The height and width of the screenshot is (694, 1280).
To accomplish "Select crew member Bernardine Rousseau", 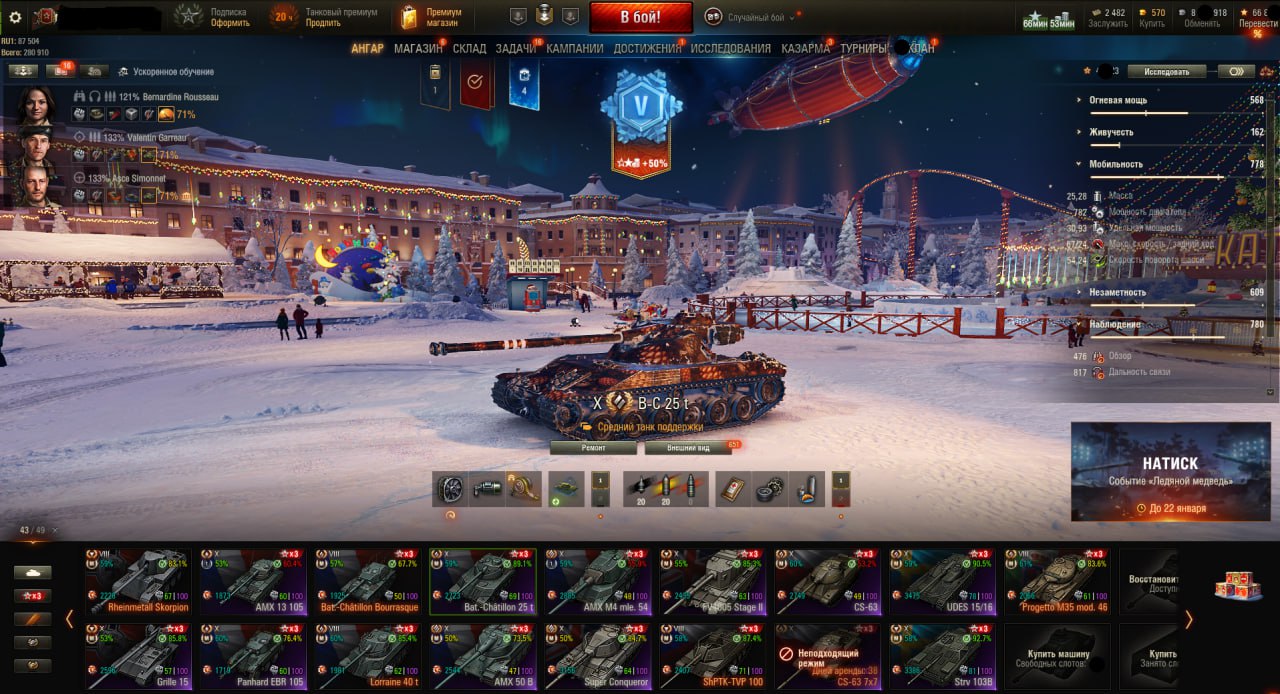I will [36, 105].
